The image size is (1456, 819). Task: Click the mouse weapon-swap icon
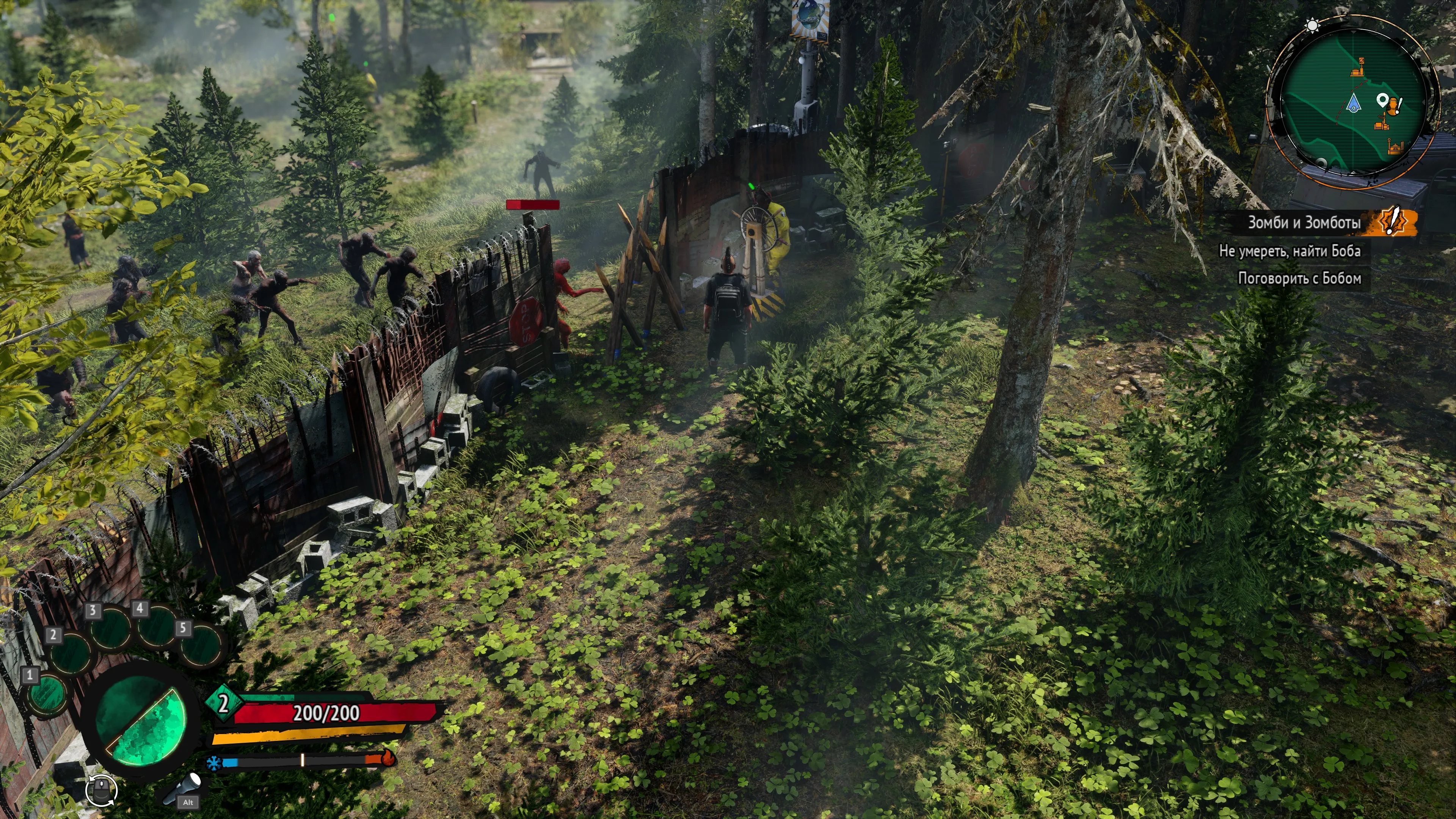[x=102, y=789]
